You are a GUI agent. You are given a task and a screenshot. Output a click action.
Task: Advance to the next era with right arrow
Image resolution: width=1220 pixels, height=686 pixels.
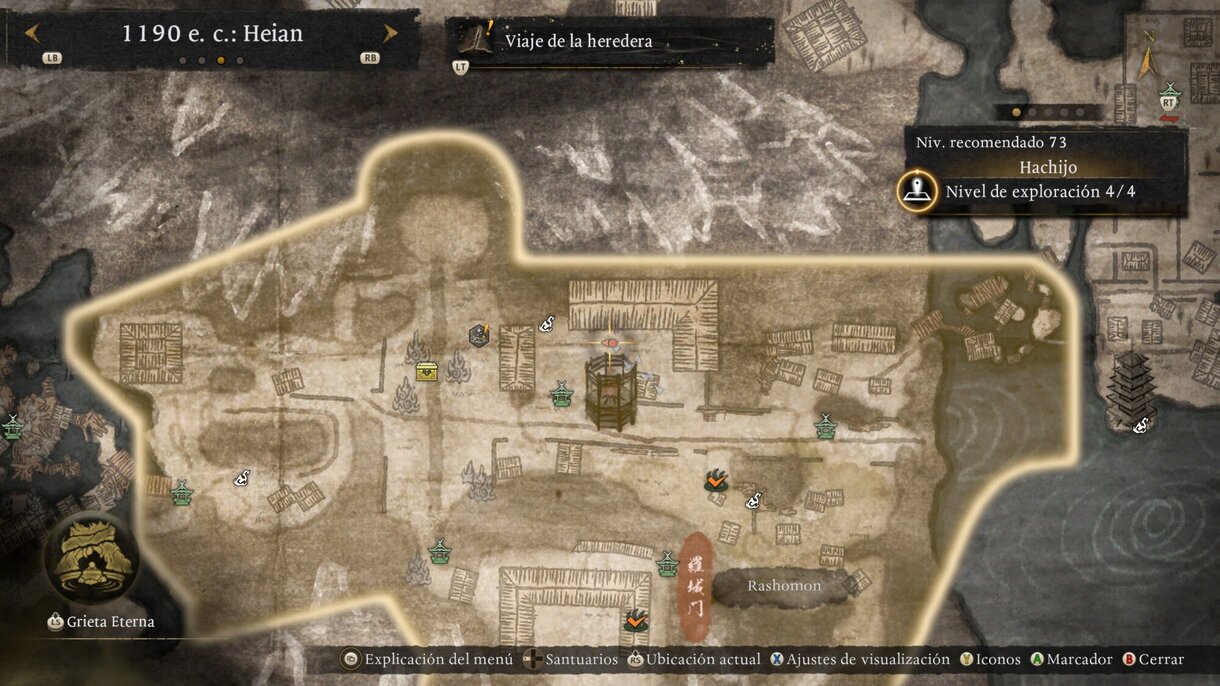(390, 34)
